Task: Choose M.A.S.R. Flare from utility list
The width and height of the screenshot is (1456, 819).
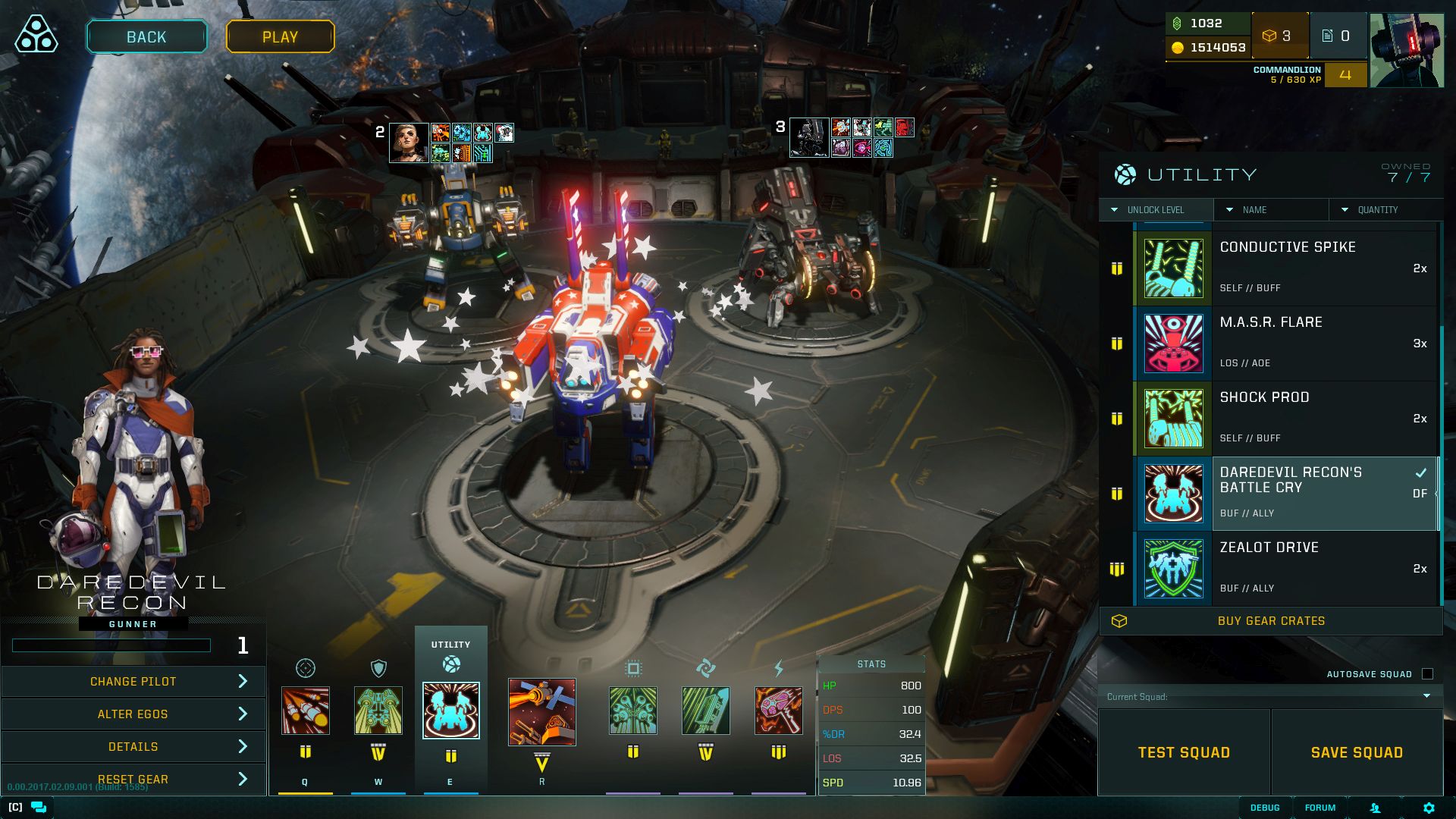Action: click(1286, 343)
